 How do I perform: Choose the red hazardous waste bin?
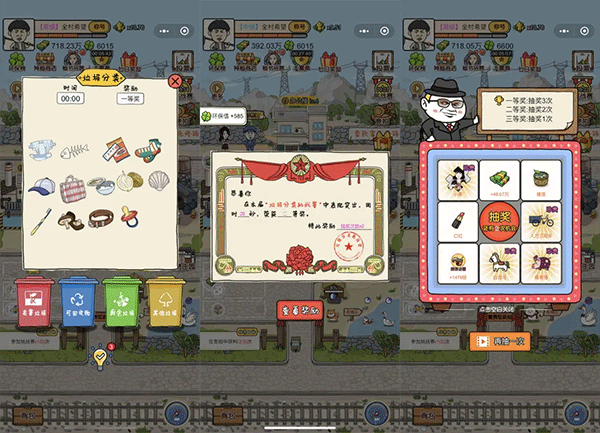click(35, 298)
